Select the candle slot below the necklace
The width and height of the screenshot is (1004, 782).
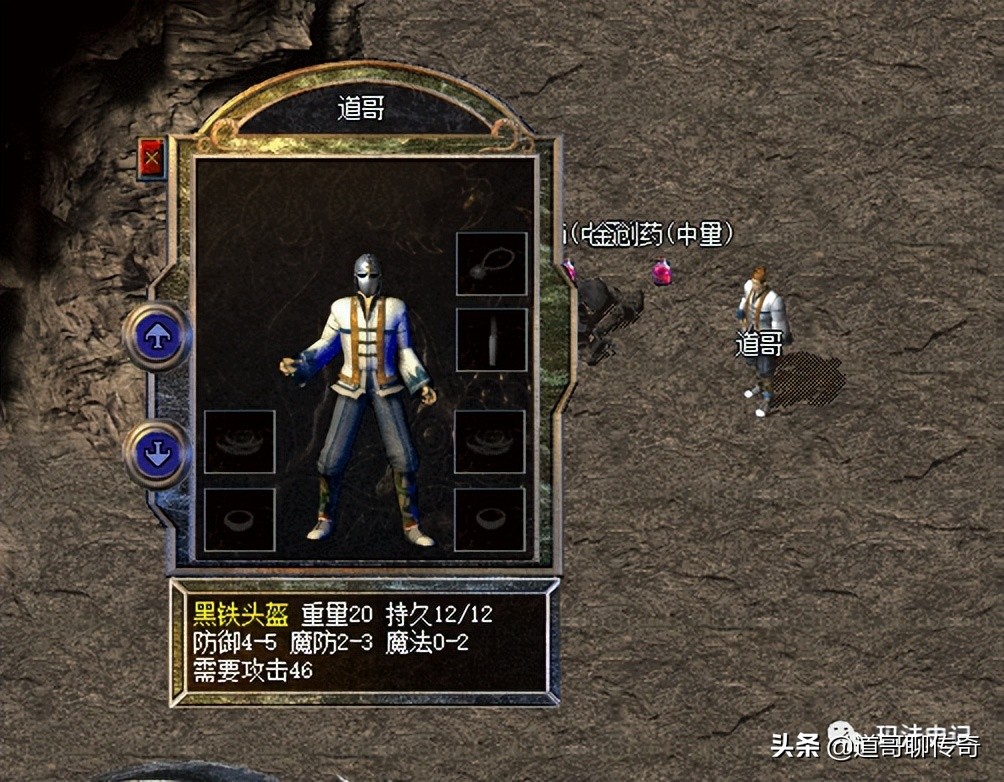[x=491, y=339]
